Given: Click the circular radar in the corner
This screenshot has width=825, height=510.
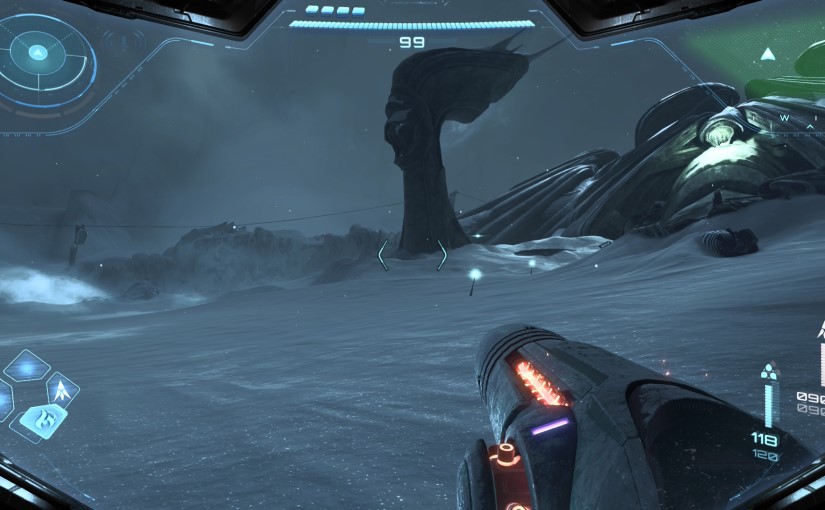Looking at the screenshot, I should click(x=37, y=53).
